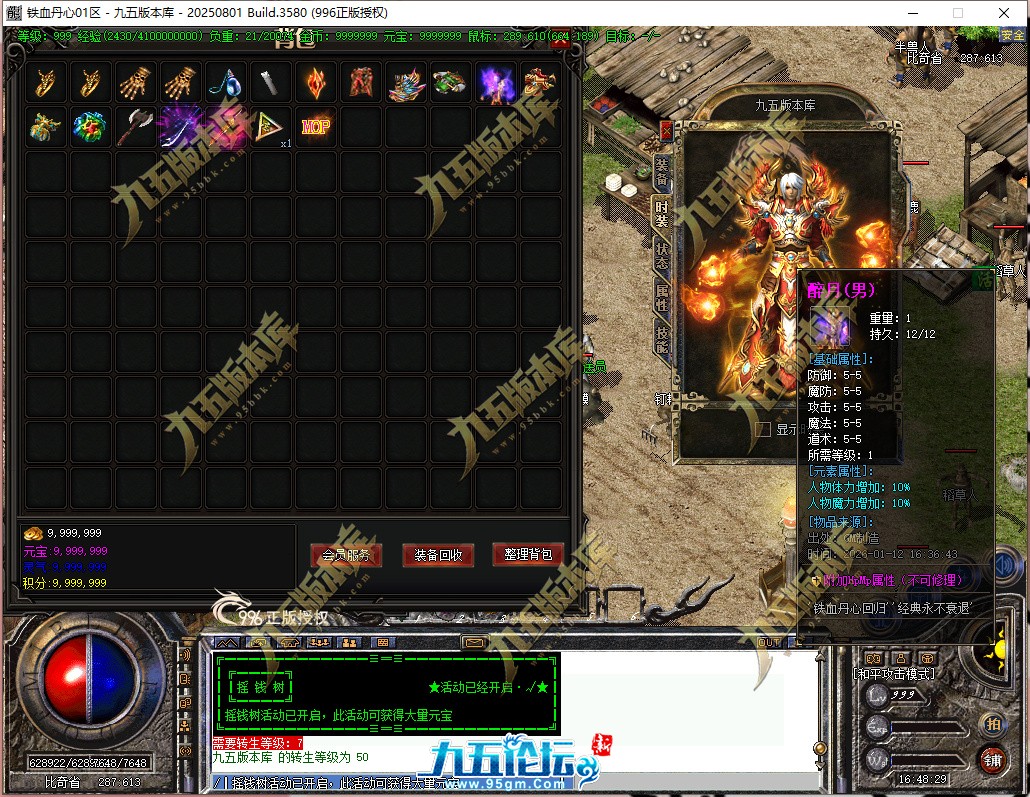
Task: Select the blue water-drop necklace item
Action: [x=227, y=82]
